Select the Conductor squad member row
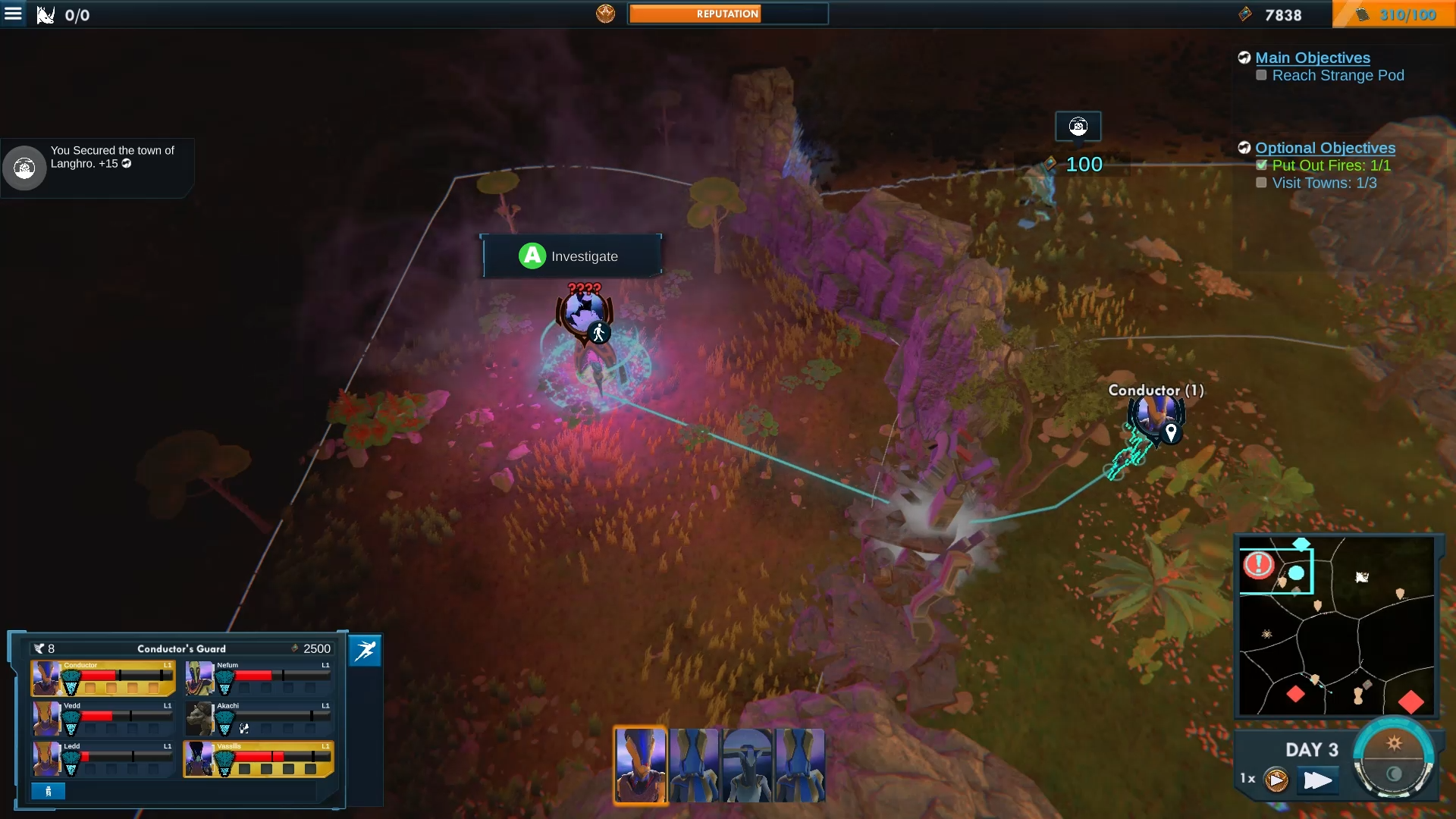1456x819 pixels. coord(103,677)
